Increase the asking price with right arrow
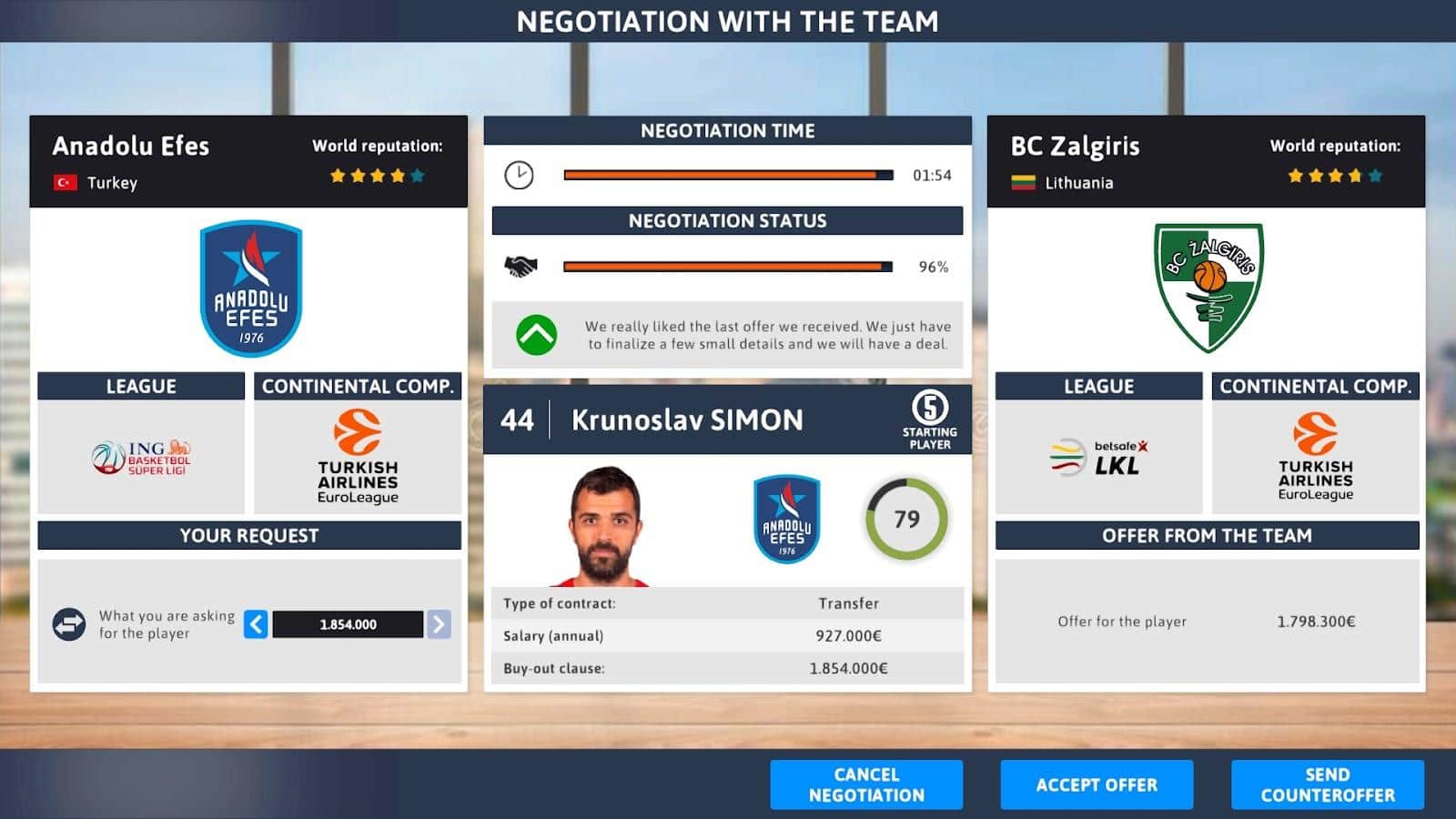 [x=439, y=624]
